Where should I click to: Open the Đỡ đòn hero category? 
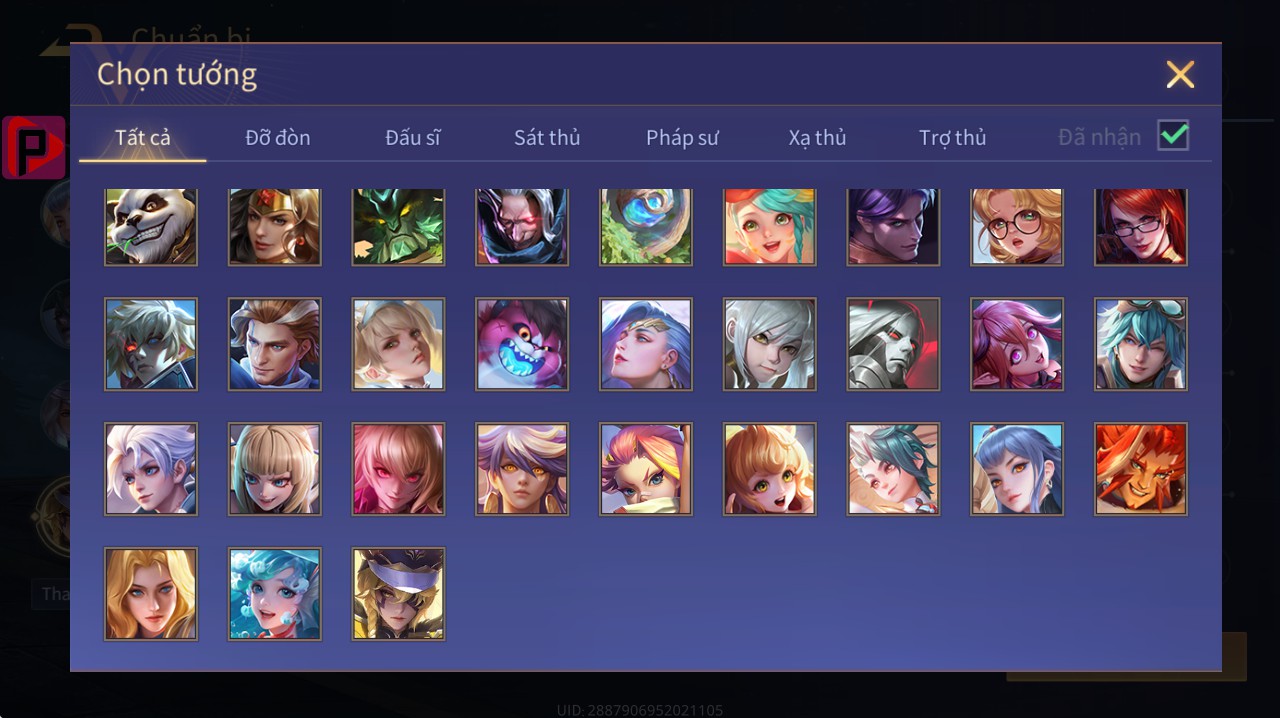(x=278, y=137)
